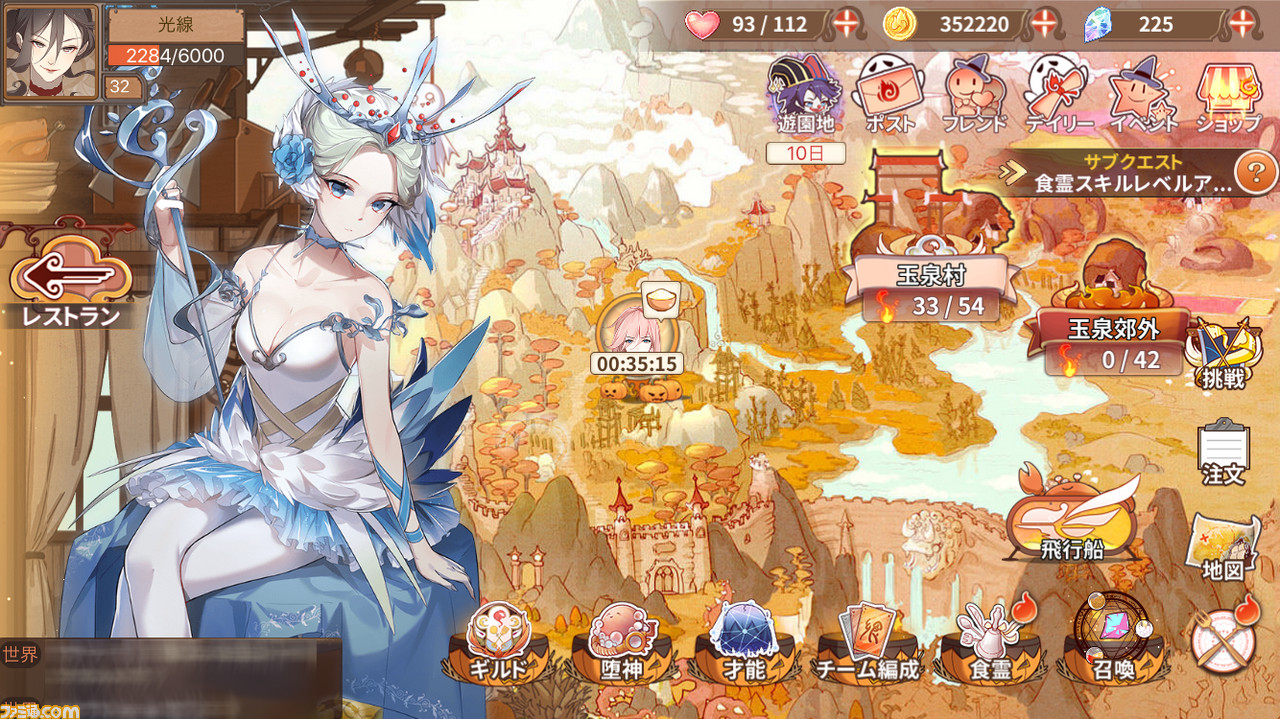Open the ギルド guild menu
1280x719 pixels.
[497, 644]
